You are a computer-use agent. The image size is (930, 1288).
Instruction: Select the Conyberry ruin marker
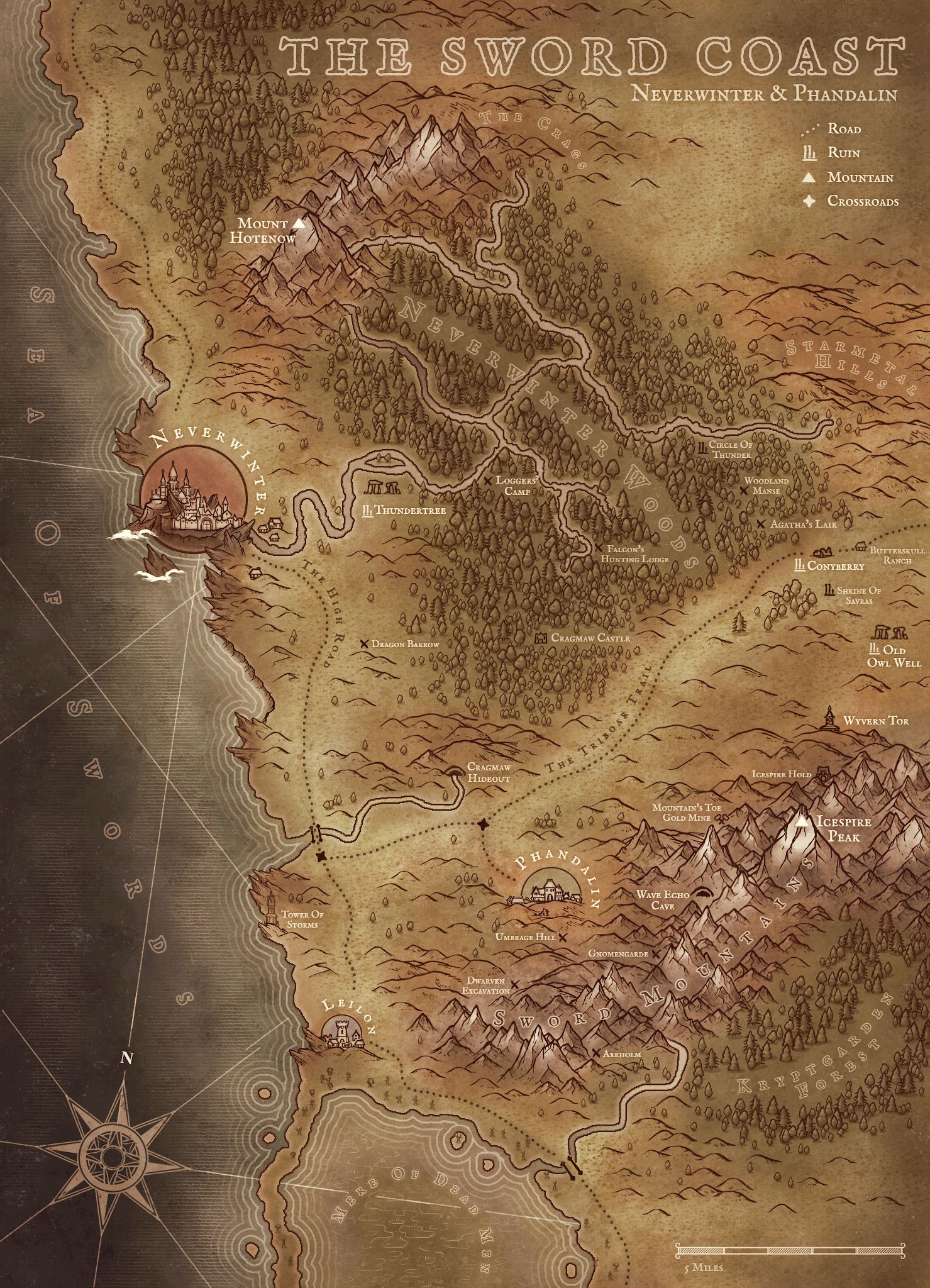tap(800, 565)
